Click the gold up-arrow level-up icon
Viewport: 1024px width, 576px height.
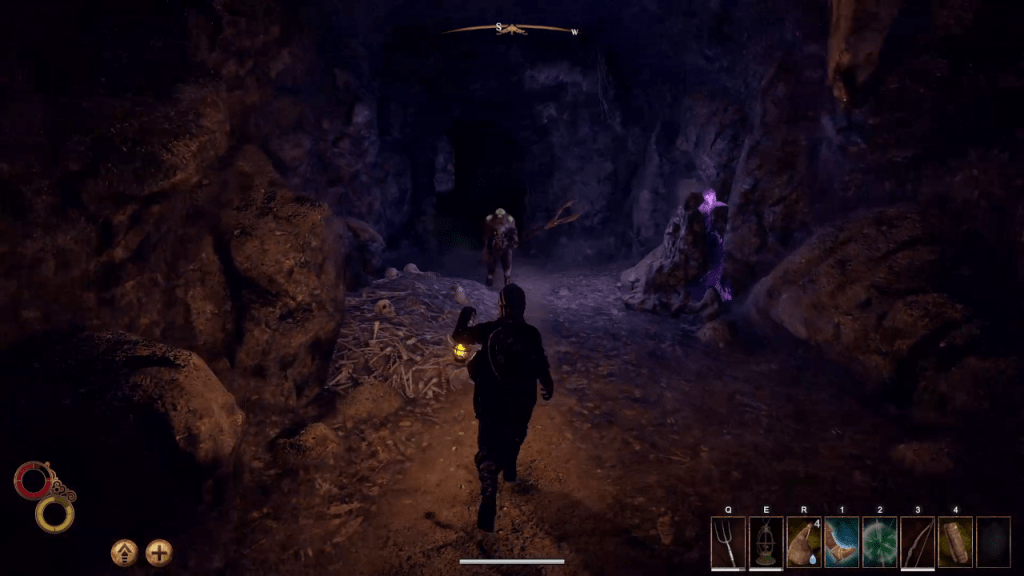(x=124, y=552)
